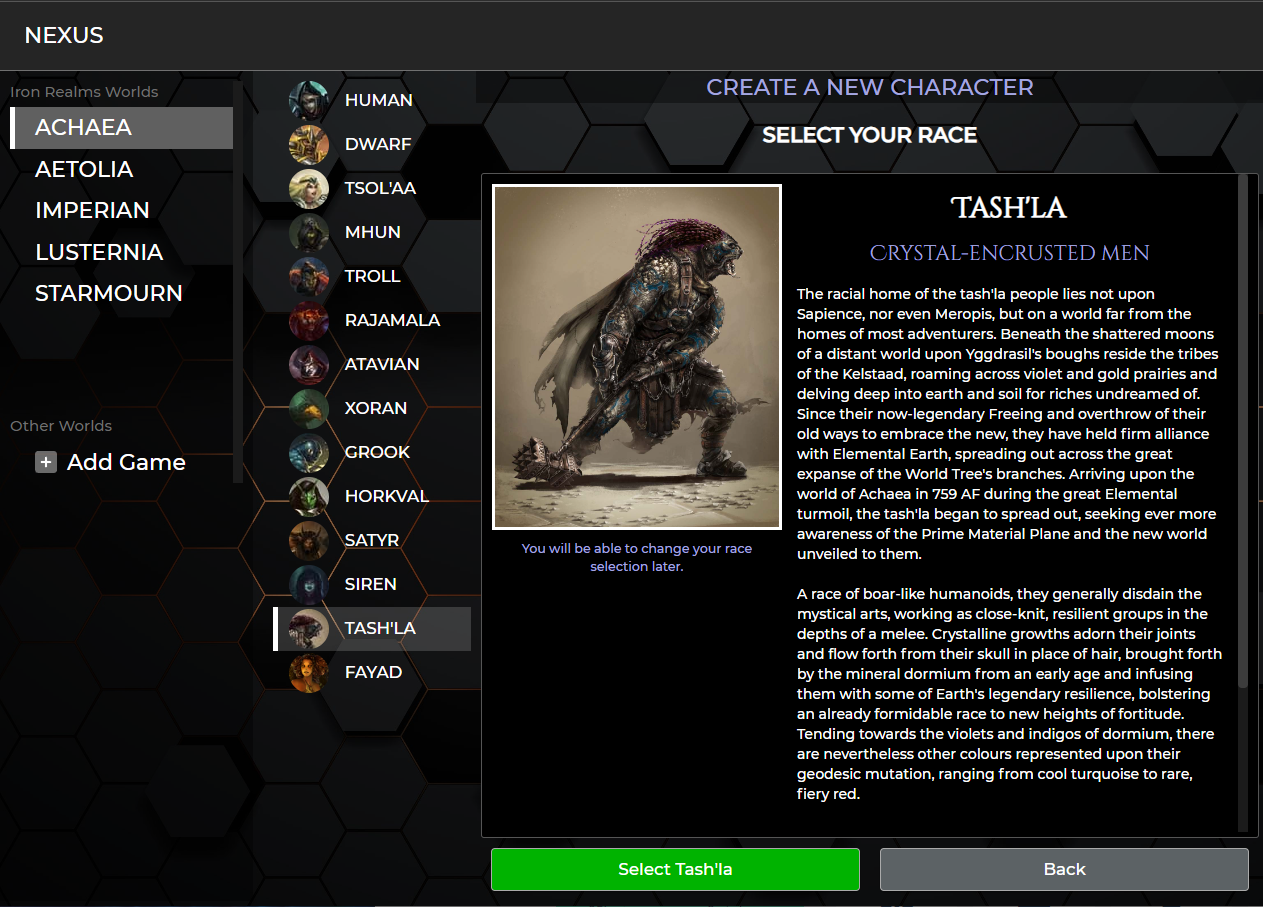Viewport: 1263px width, 907px height.
Task: Select Troll from the race list
Action: tap(372, 276)
